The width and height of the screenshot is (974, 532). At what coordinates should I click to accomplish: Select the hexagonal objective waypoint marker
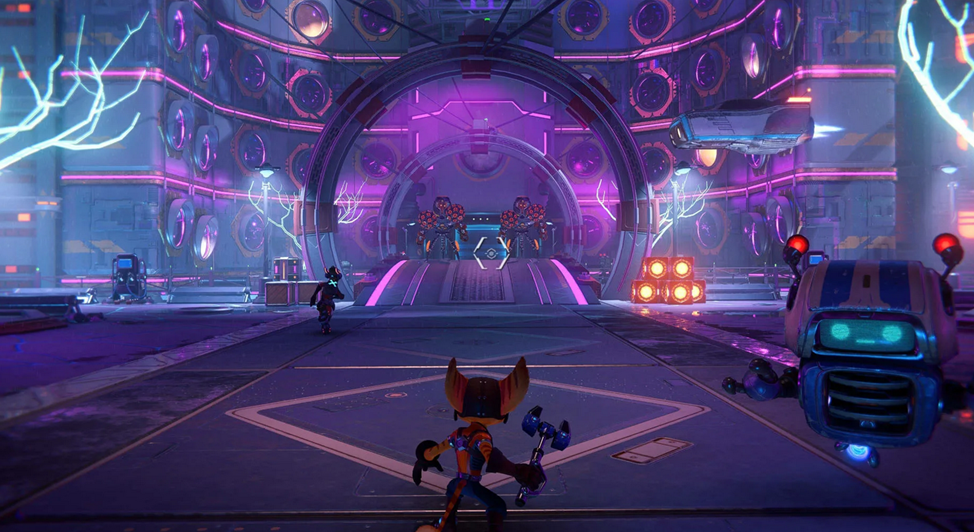[490, 253]
